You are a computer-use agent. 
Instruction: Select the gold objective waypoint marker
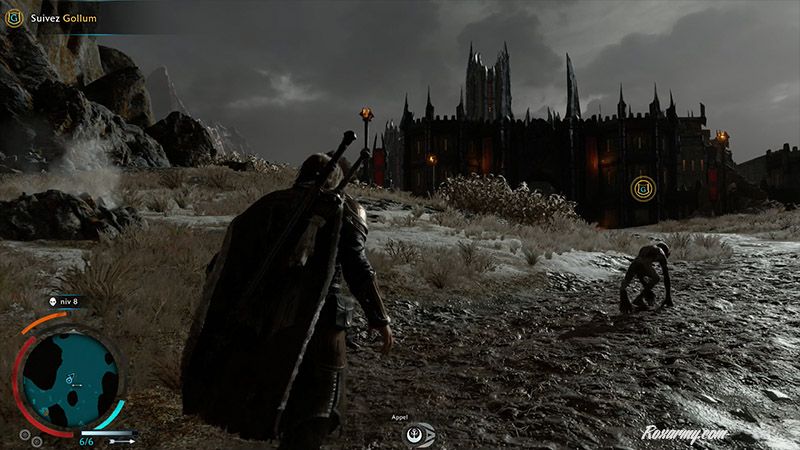tap(643, 187)
